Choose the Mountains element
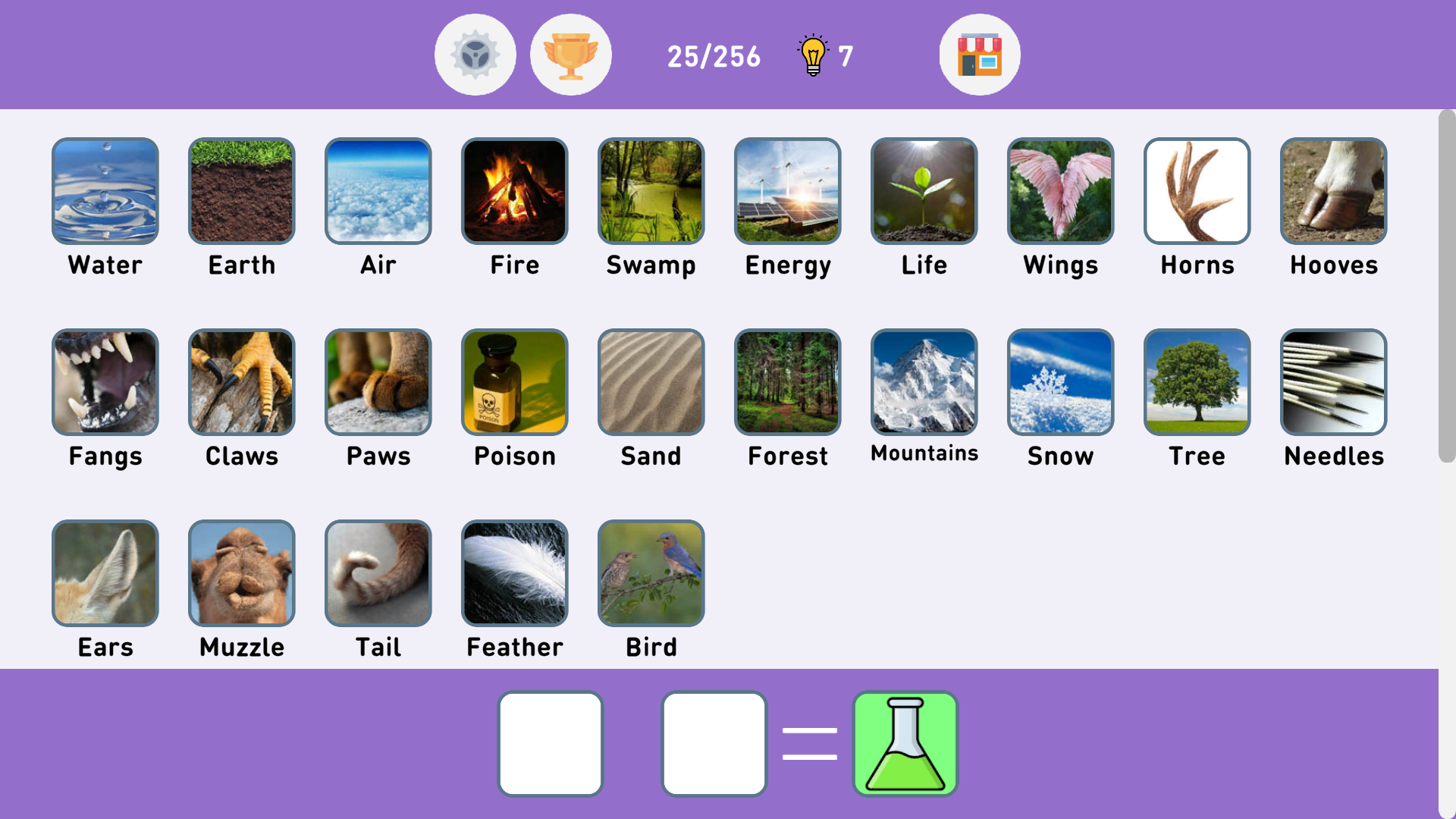The image size is (1456, 819). click(924, 381)
